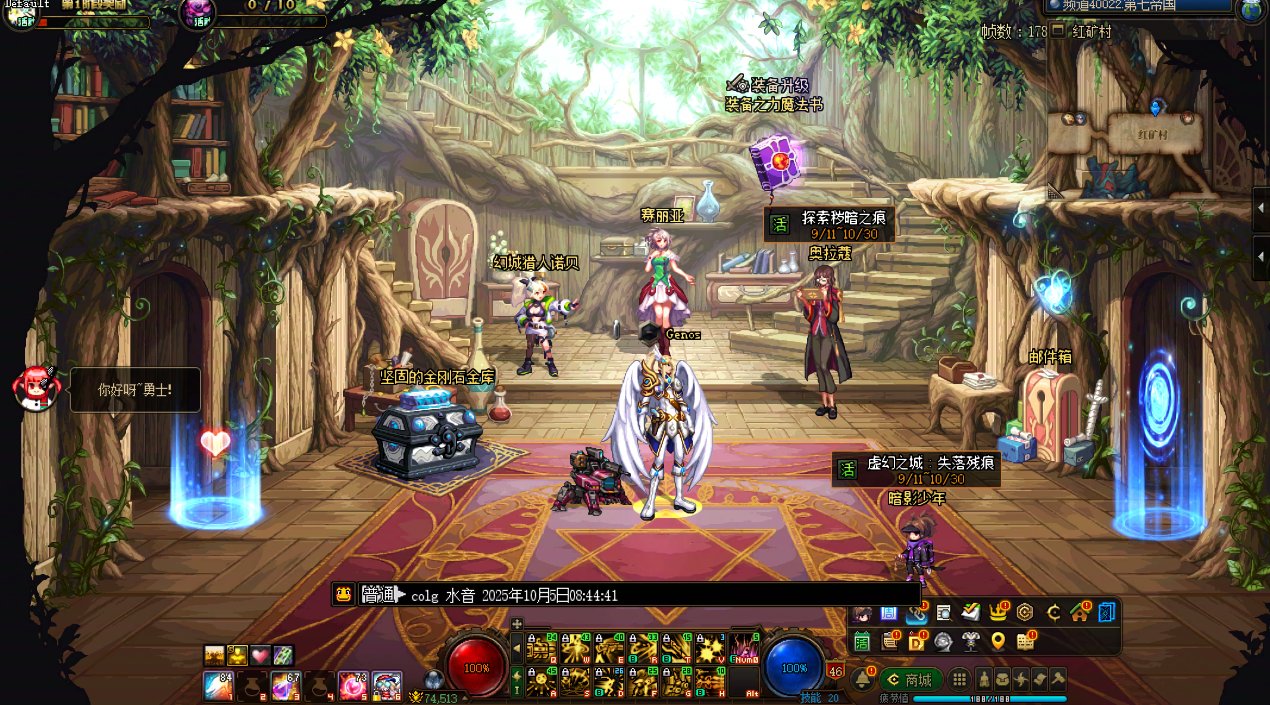Image resolution: width=1270 pixels, height=705 pixels.
Task: Open the 商城 shop button
Action: [x=910, y=680]
